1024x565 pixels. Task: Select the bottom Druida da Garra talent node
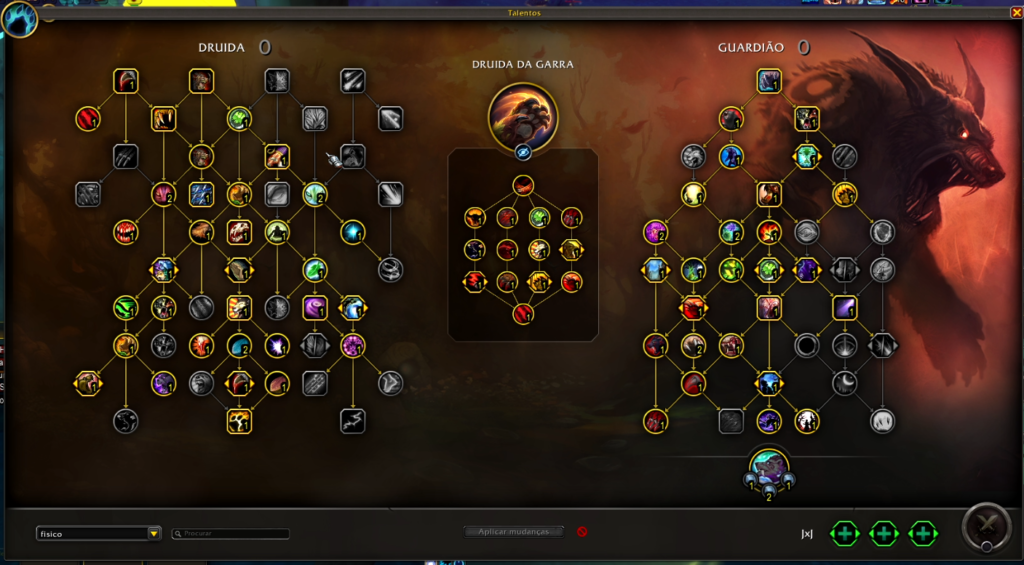coord(523,314)
